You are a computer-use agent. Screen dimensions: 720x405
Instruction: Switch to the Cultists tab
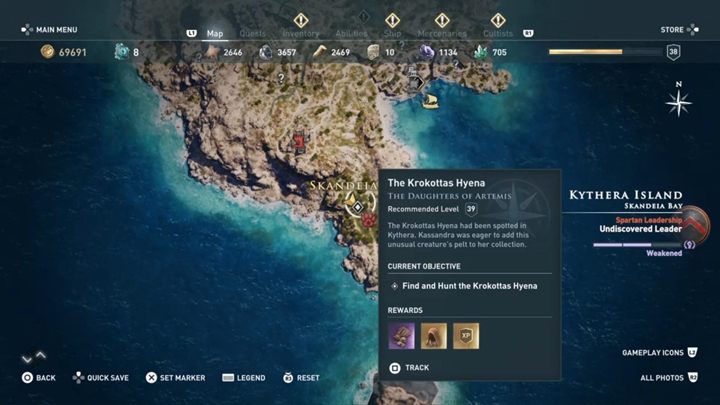pyautogui.click(x=498, y=33)
